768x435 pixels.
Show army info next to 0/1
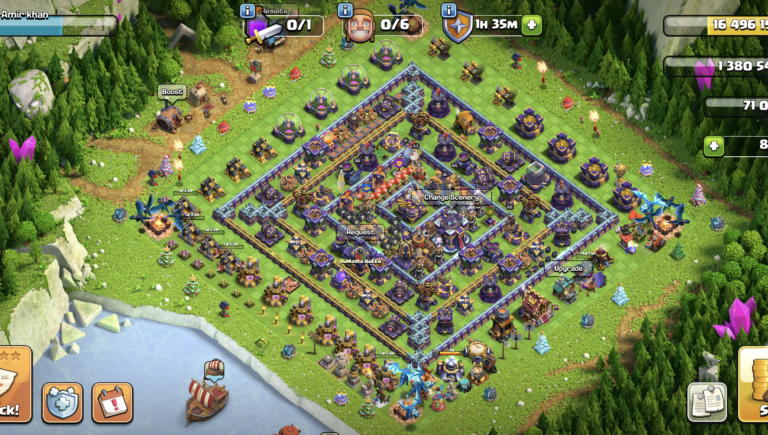[x=248, y=11]
